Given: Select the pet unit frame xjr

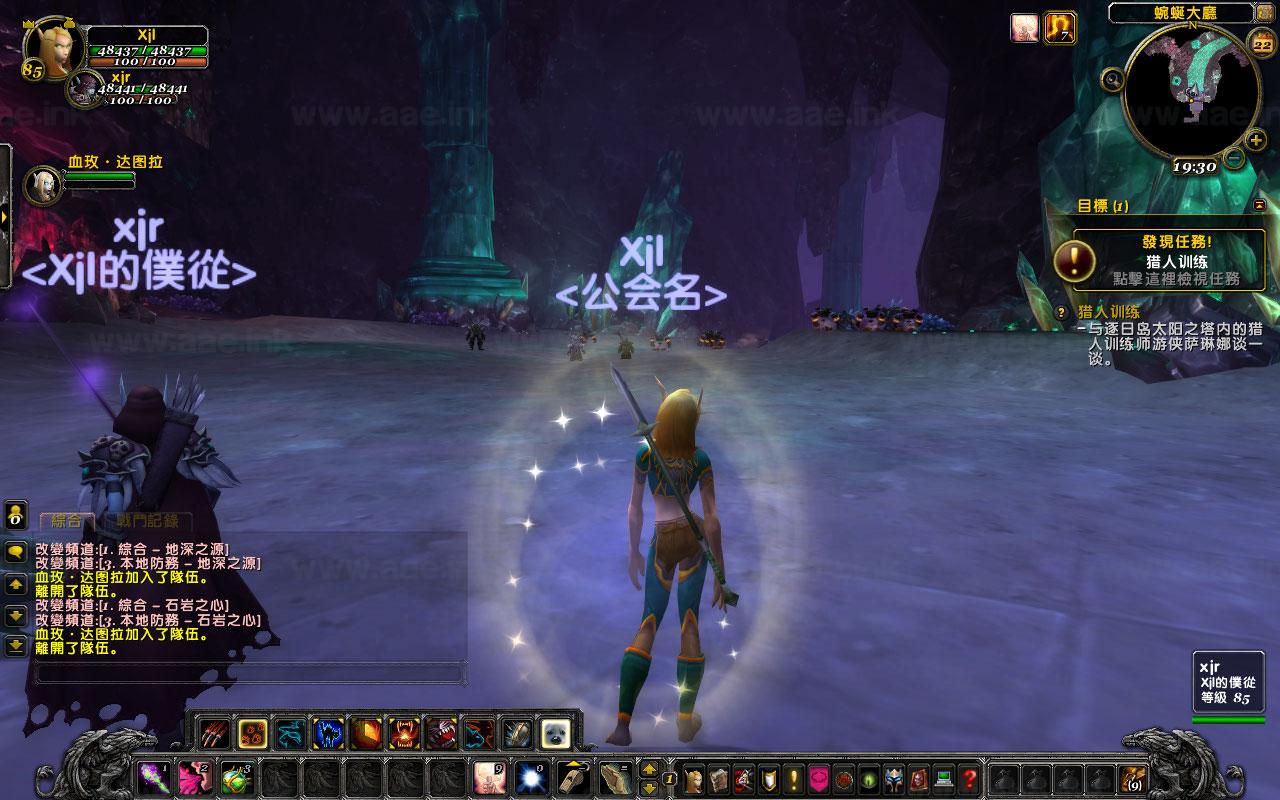Looking at the screenshot, I should tap(83, 89).
